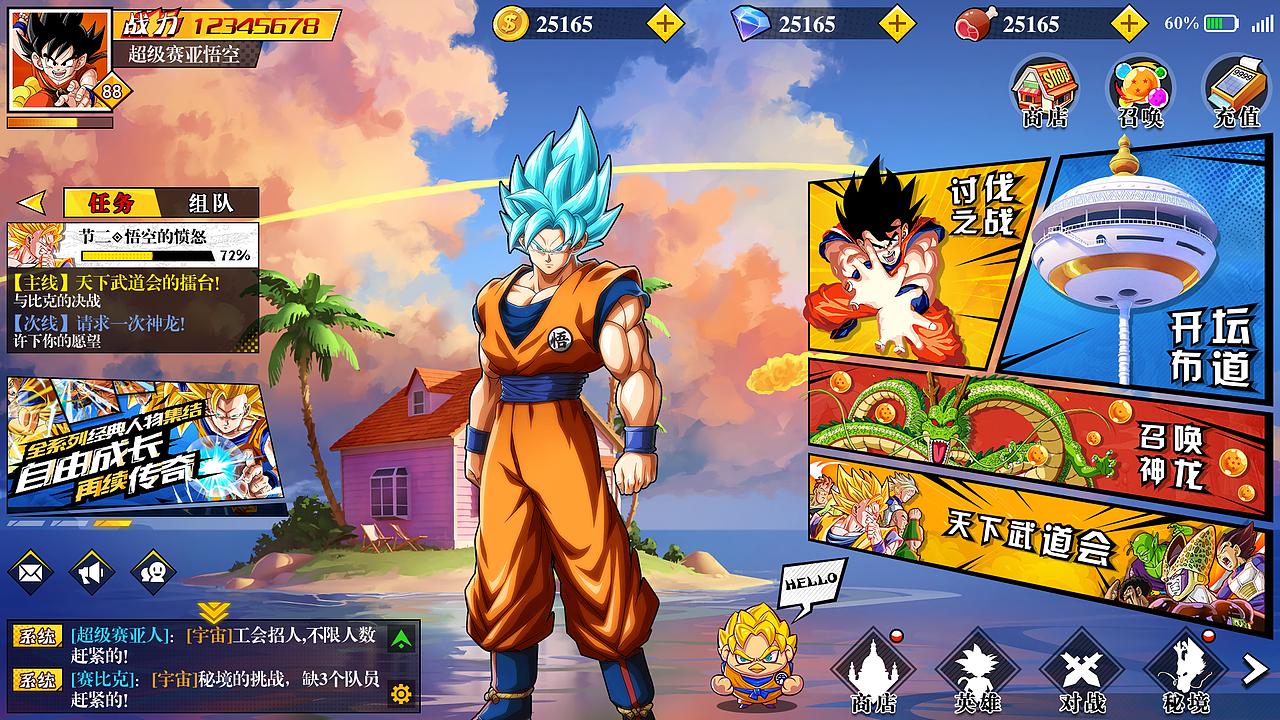The image size is (1280, 720).
Task: Open chat settings gear icon
Action: 401,693
